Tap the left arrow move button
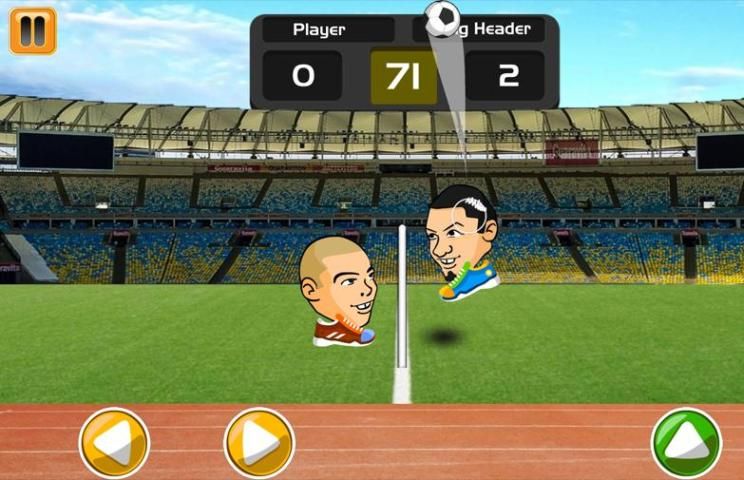Viewport: 744px width, 480px height. click(114, 442)
